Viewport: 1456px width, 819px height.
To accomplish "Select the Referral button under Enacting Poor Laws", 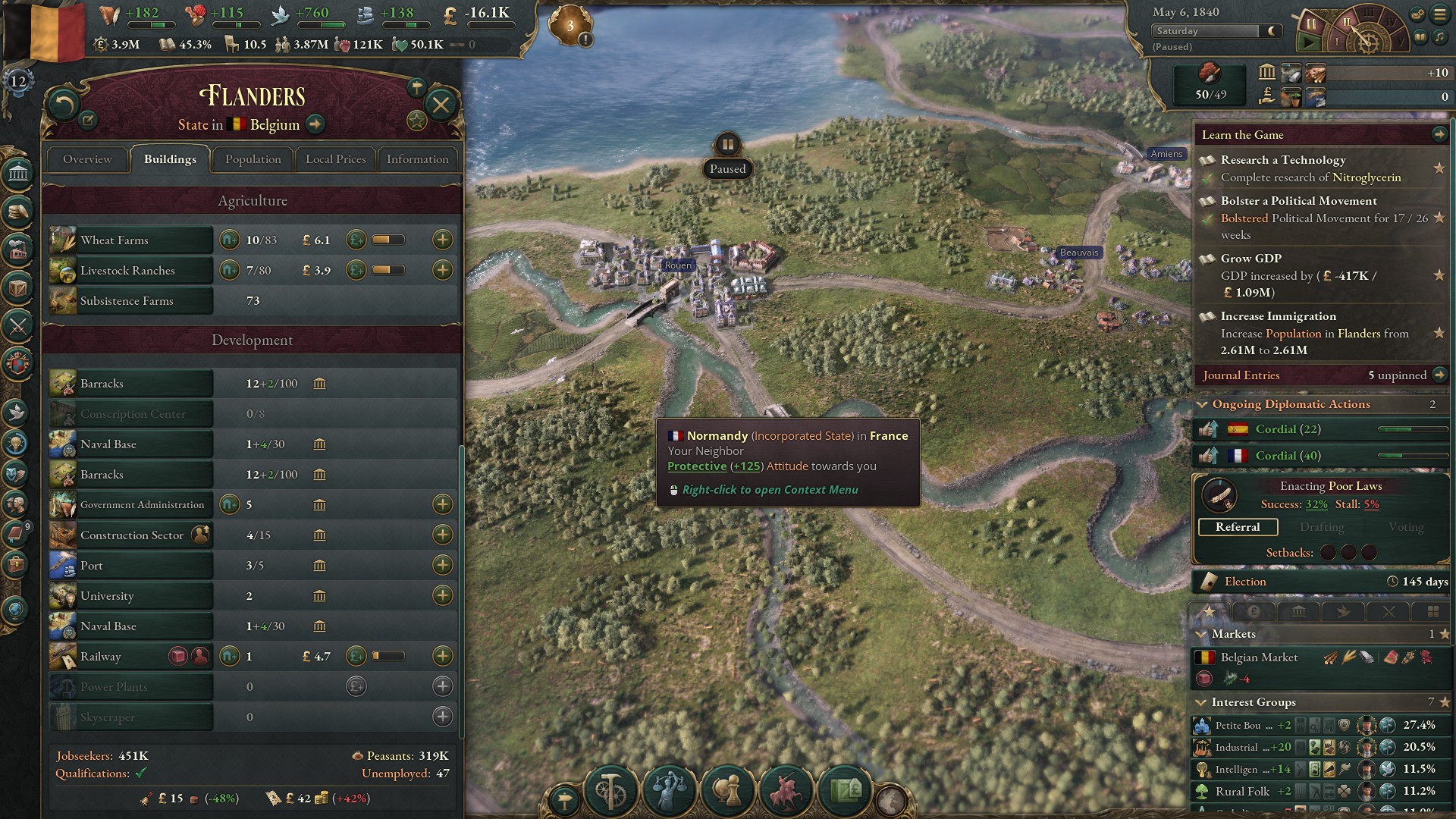I will pos(1238,526).
